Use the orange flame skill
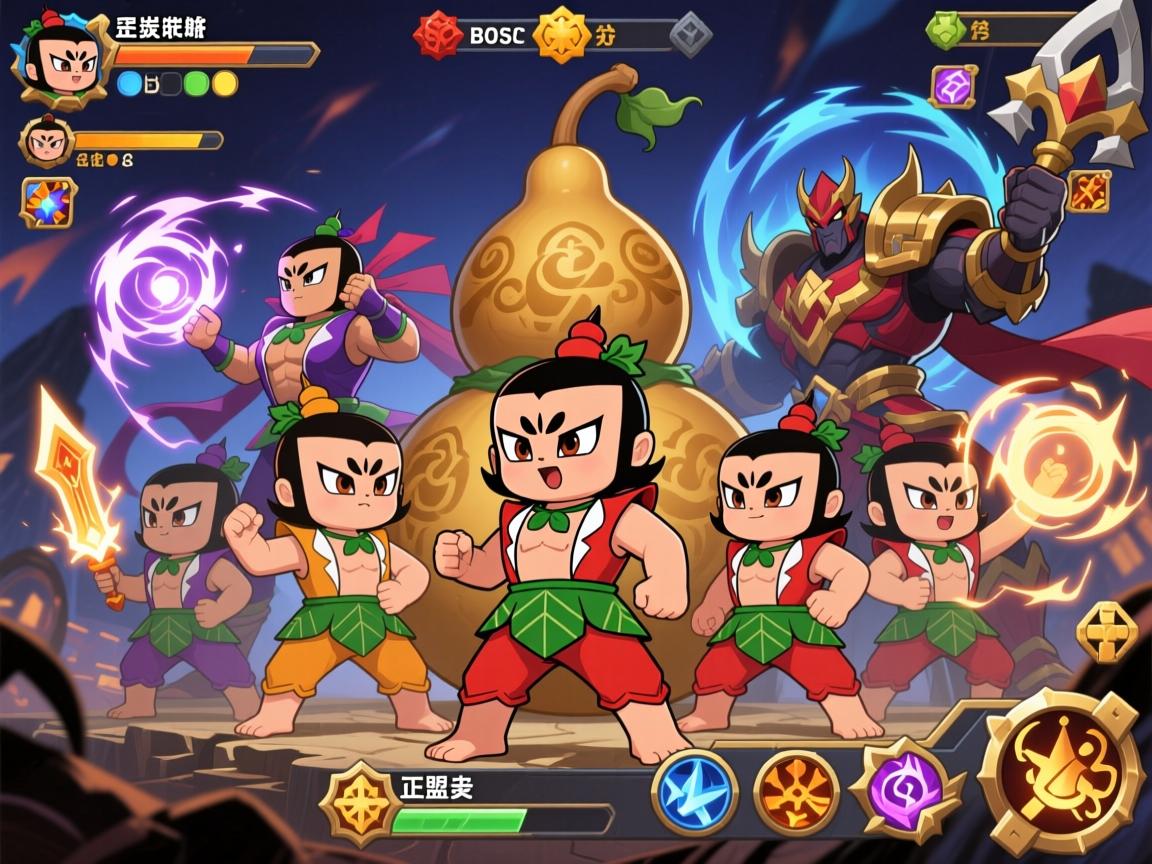1152x864 pixels. point(796,794)
